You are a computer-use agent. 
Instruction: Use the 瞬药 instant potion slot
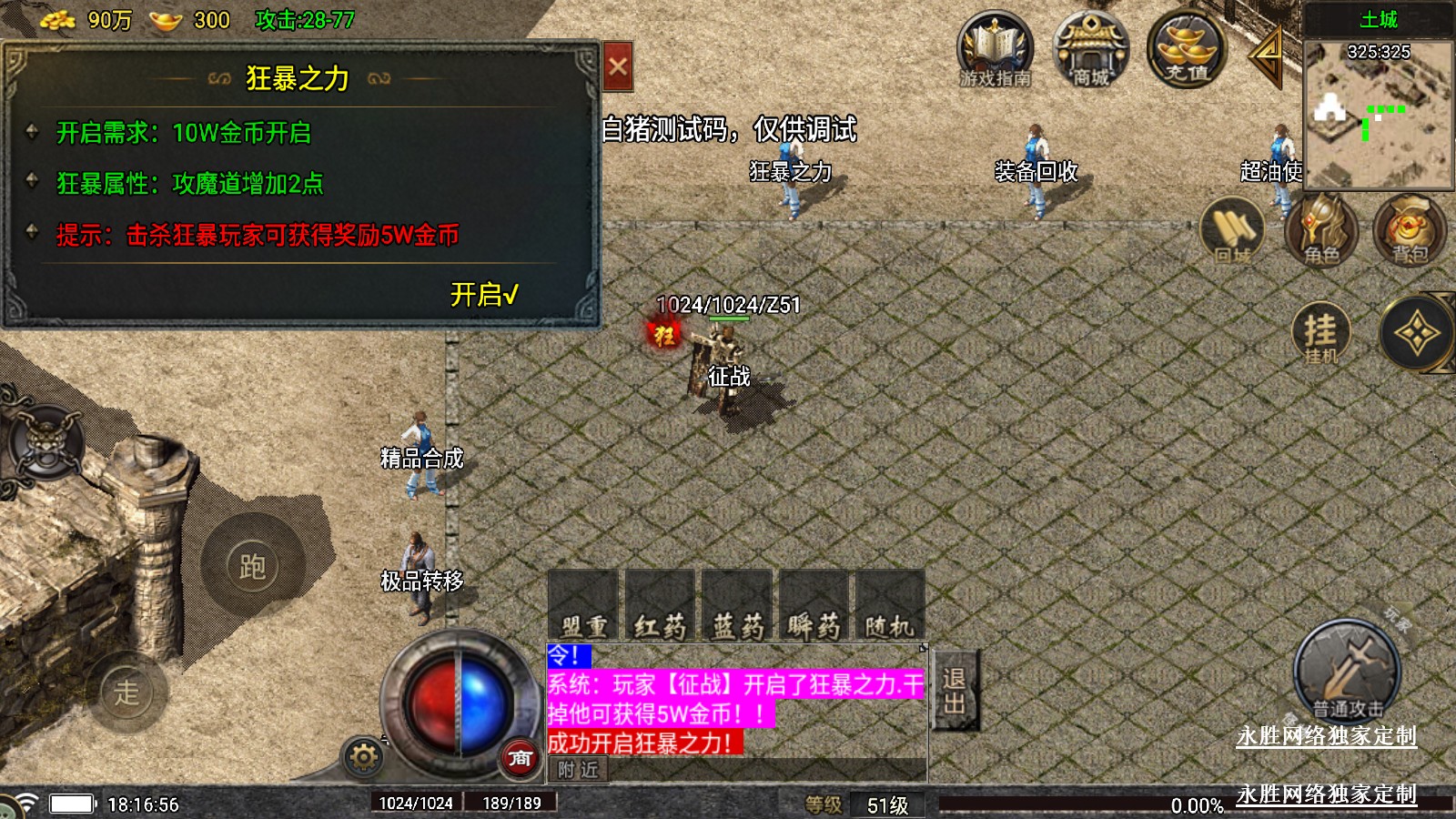click(814, 606)
